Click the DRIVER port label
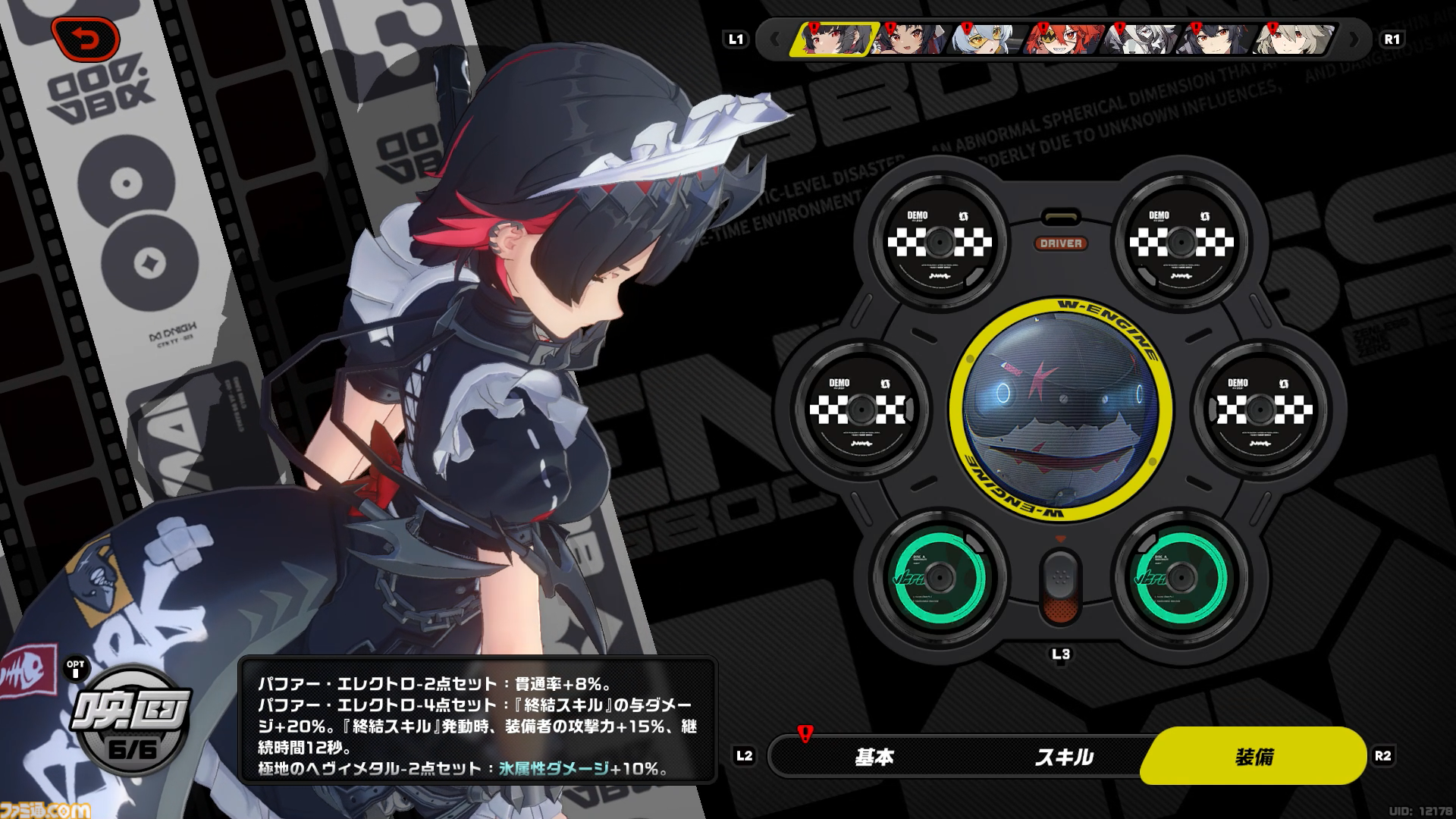This screenshot has width=1456, height=819. pos(1062,244)
